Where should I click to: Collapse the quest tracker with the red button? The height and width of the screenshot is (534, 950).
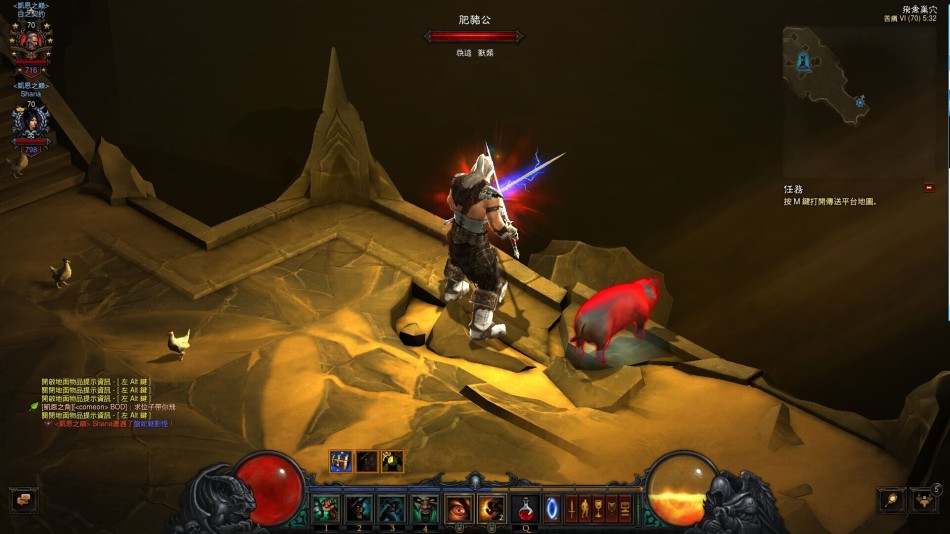click(929, 187)
